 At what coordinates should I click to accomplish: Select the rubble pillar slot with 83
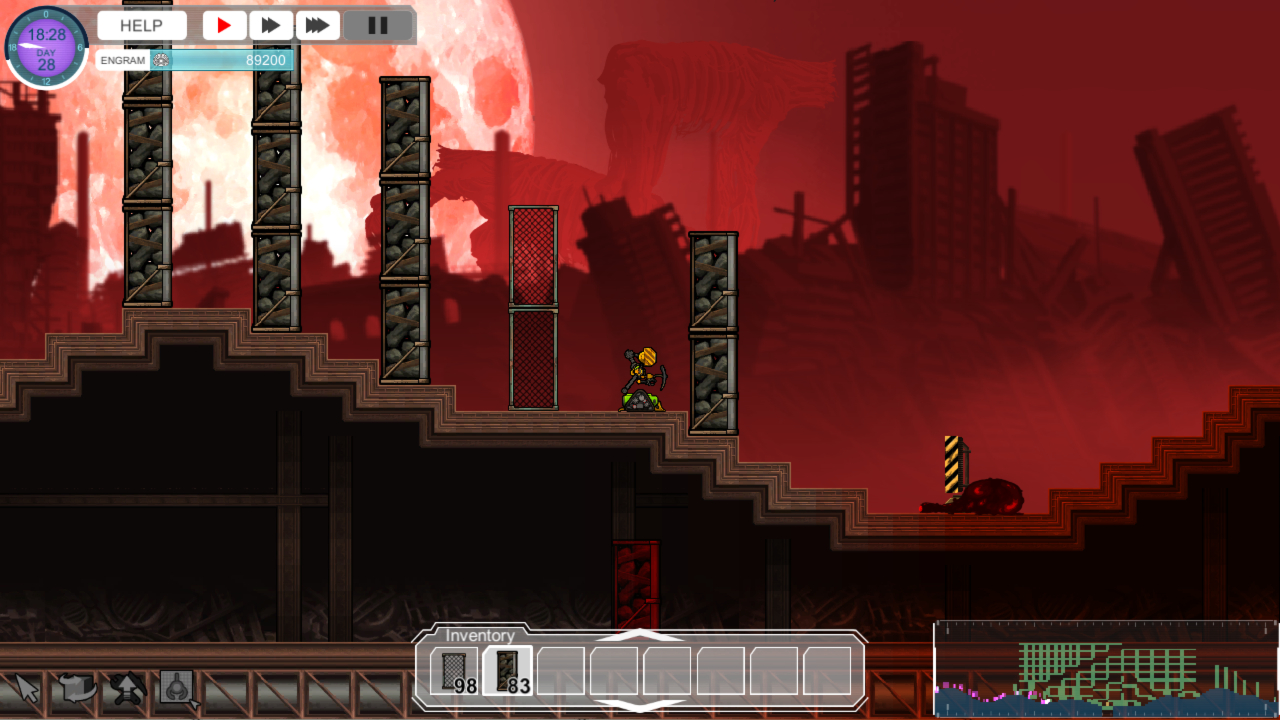click(508, 671)
